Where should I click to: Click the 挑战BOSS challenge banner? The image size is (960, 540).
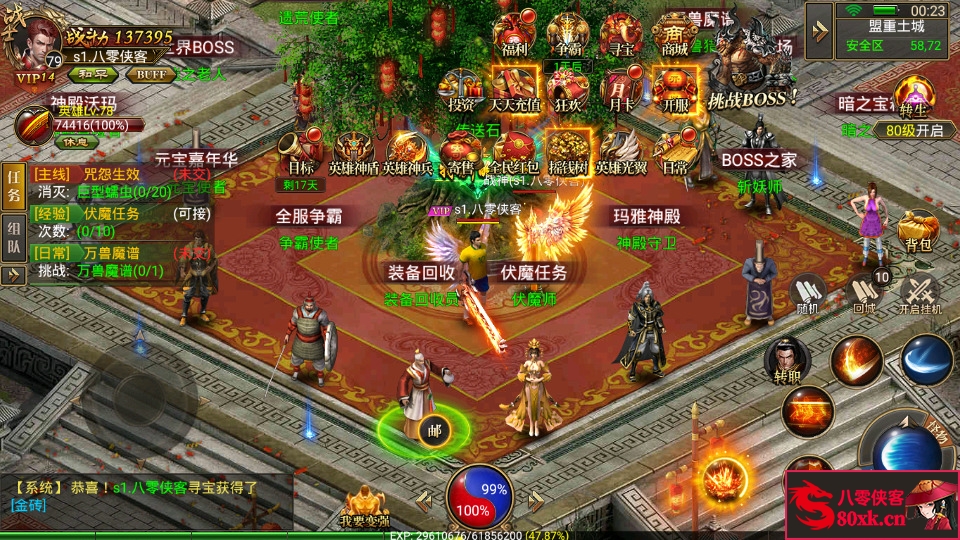751,70
